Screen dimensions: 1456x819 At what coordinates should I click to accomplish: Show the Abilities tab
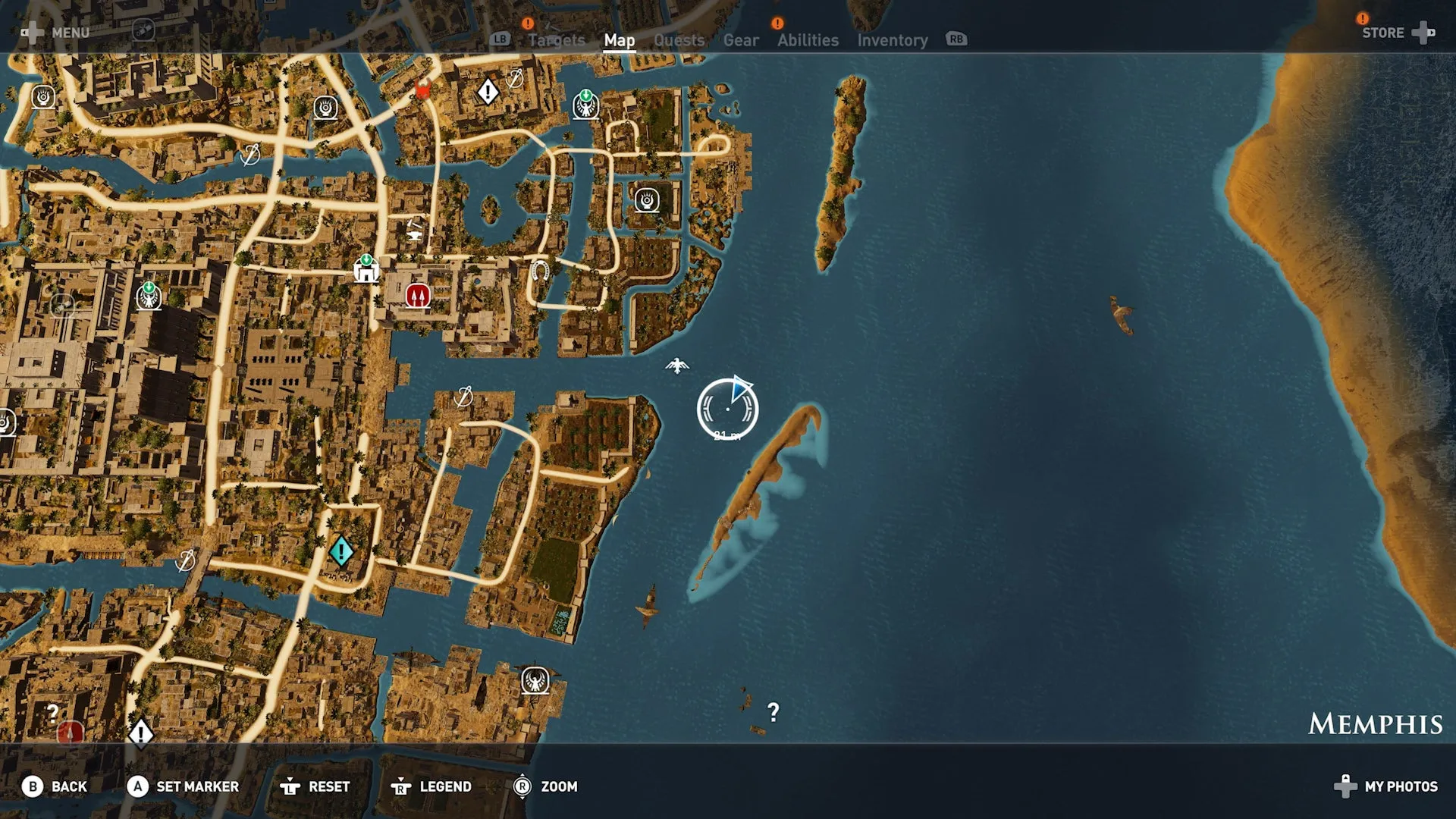pos(808,40)
